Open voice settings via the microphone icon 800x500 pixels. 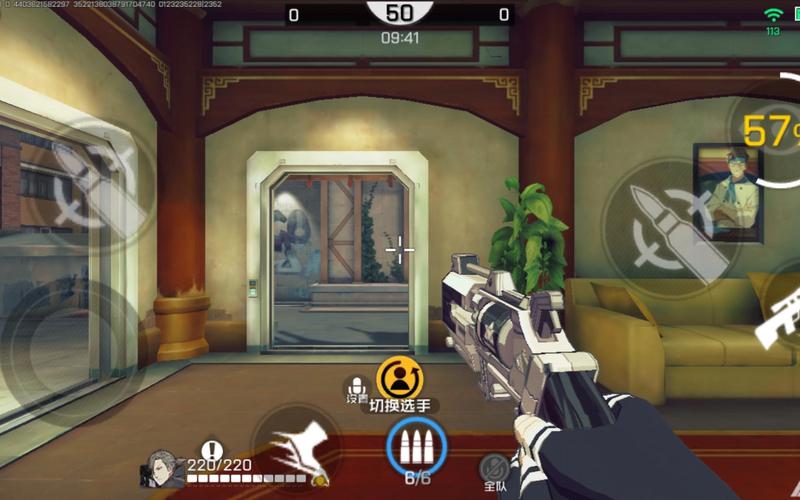pyautogui.click(x=357, y=388)
